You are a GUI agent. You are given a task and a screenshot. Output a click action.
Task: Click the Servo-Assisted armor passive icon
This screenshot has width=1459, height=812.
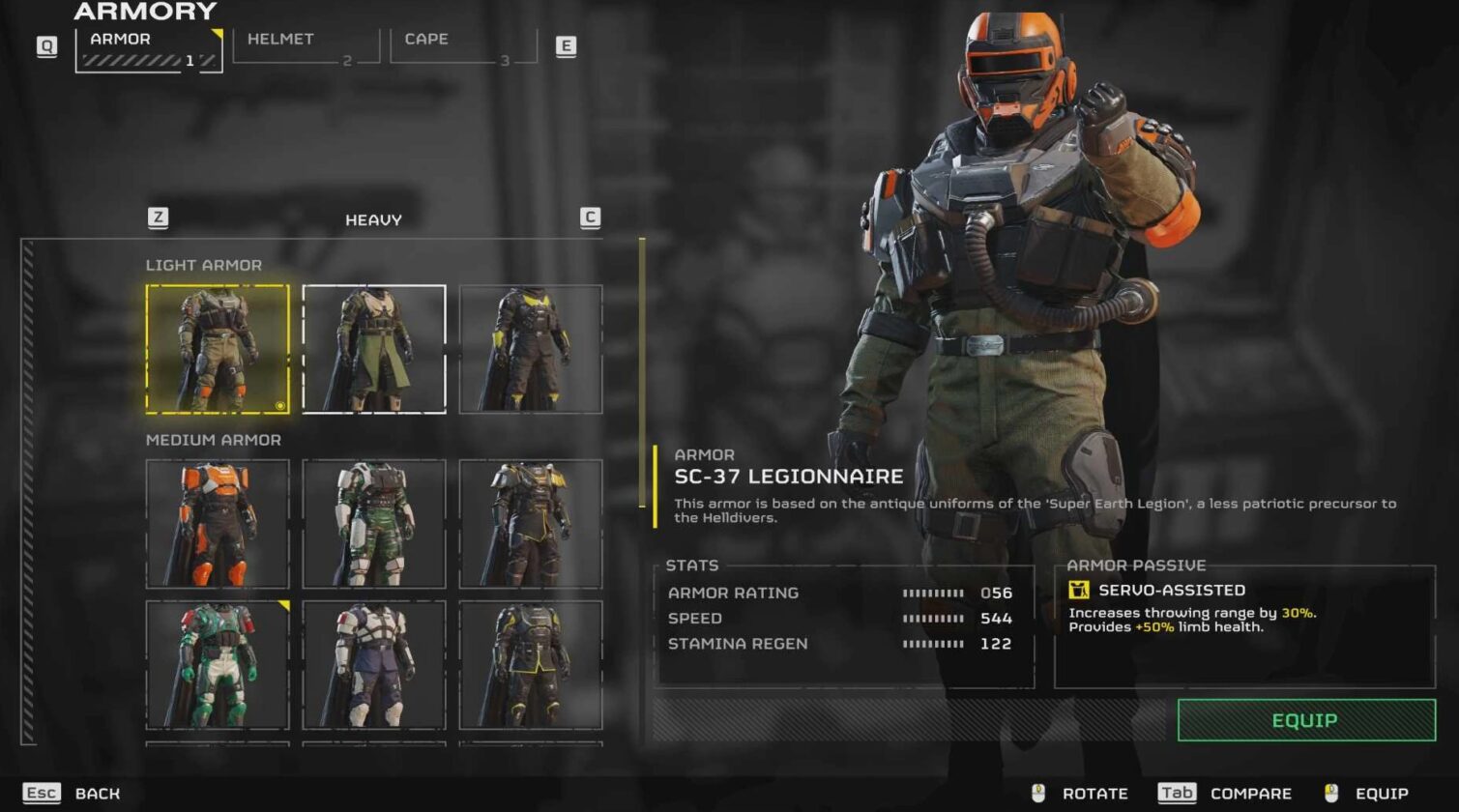(x=1080, y=590)
